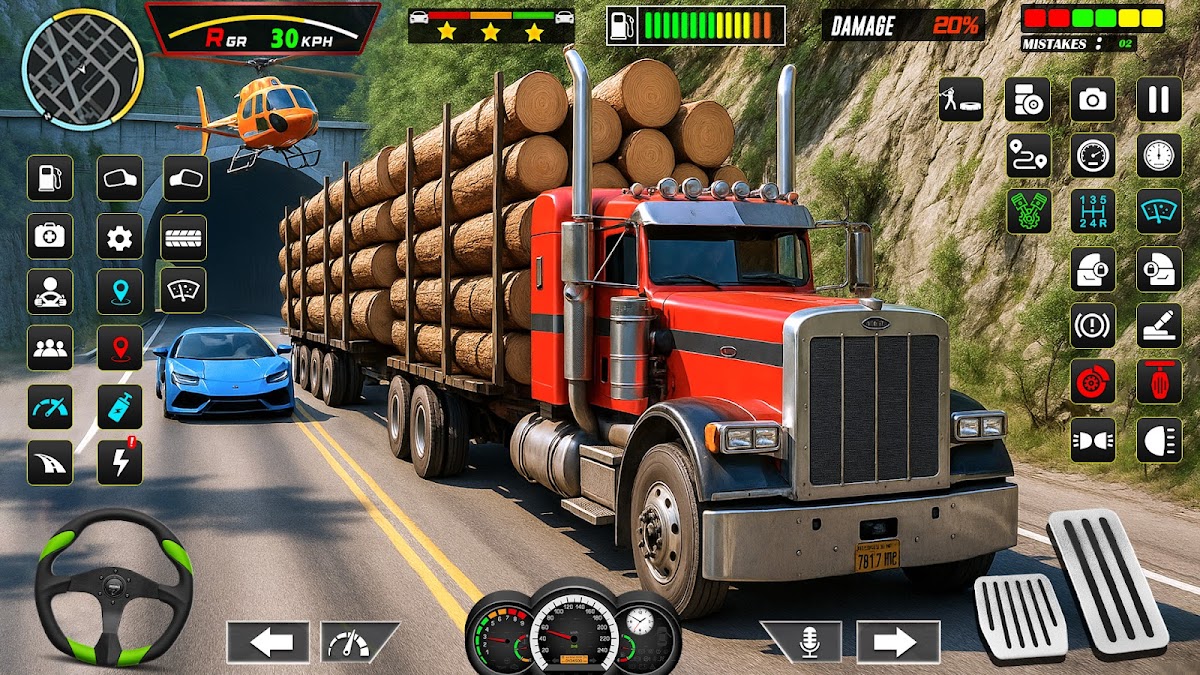Open the gear settings icon

(119, 237)
